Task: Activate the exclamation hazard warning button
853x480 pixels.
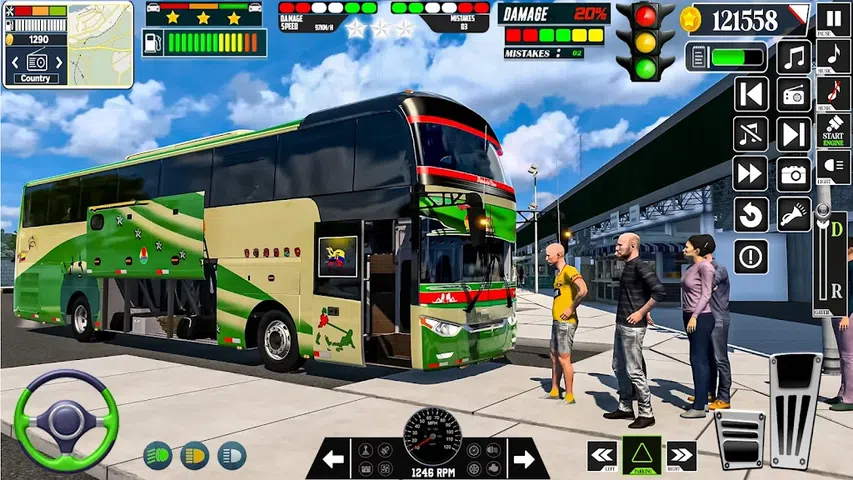Action: coord(751,256)
